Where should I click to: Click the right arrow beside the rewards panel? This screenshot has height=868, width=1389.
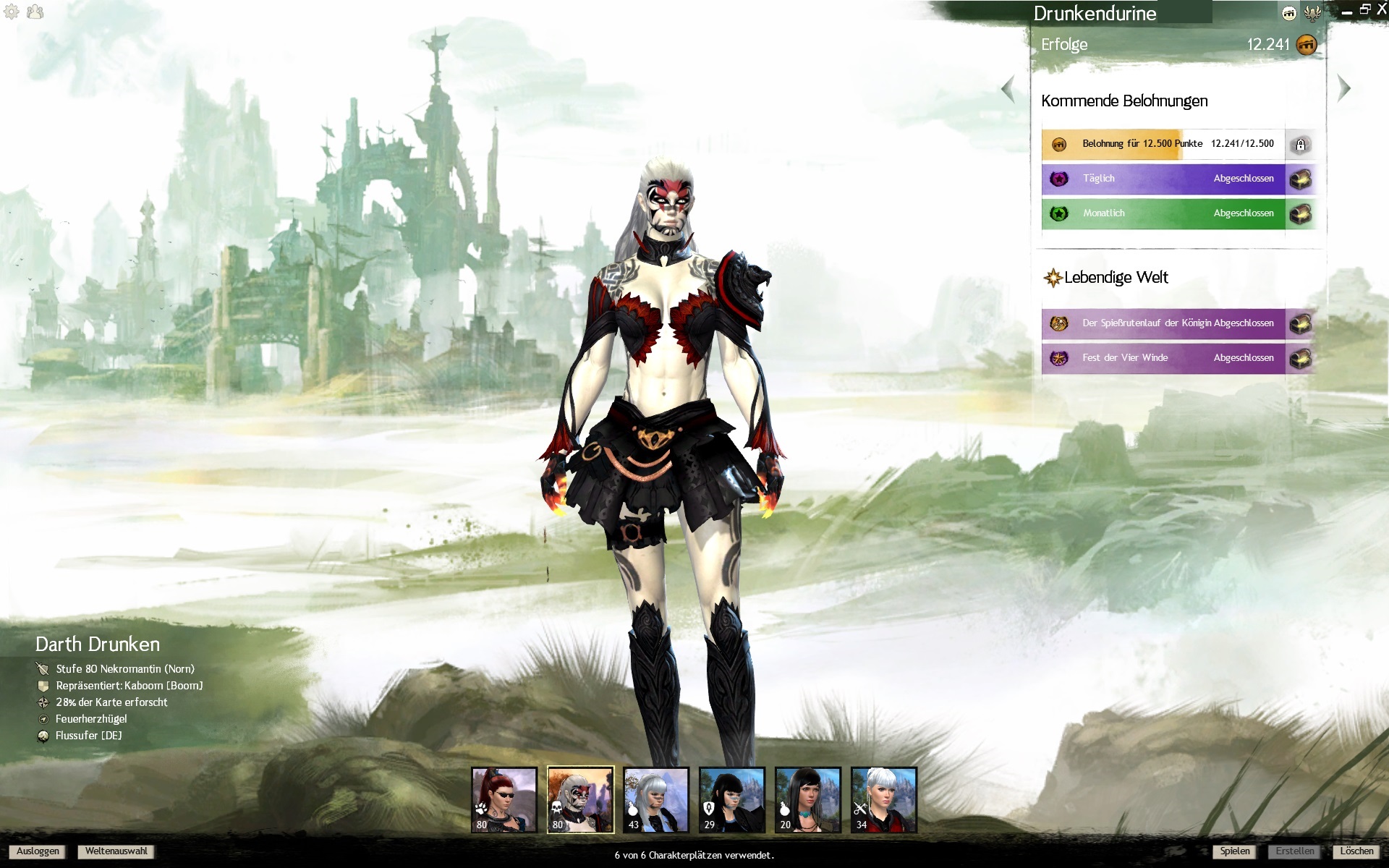coord(1344,88)
